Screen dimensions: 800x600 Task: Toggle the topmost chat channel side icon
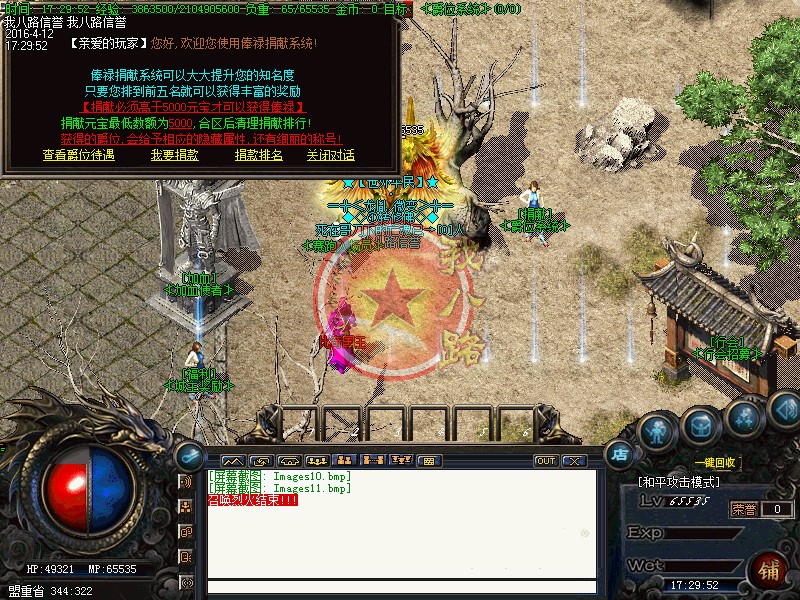click(186, 482)
